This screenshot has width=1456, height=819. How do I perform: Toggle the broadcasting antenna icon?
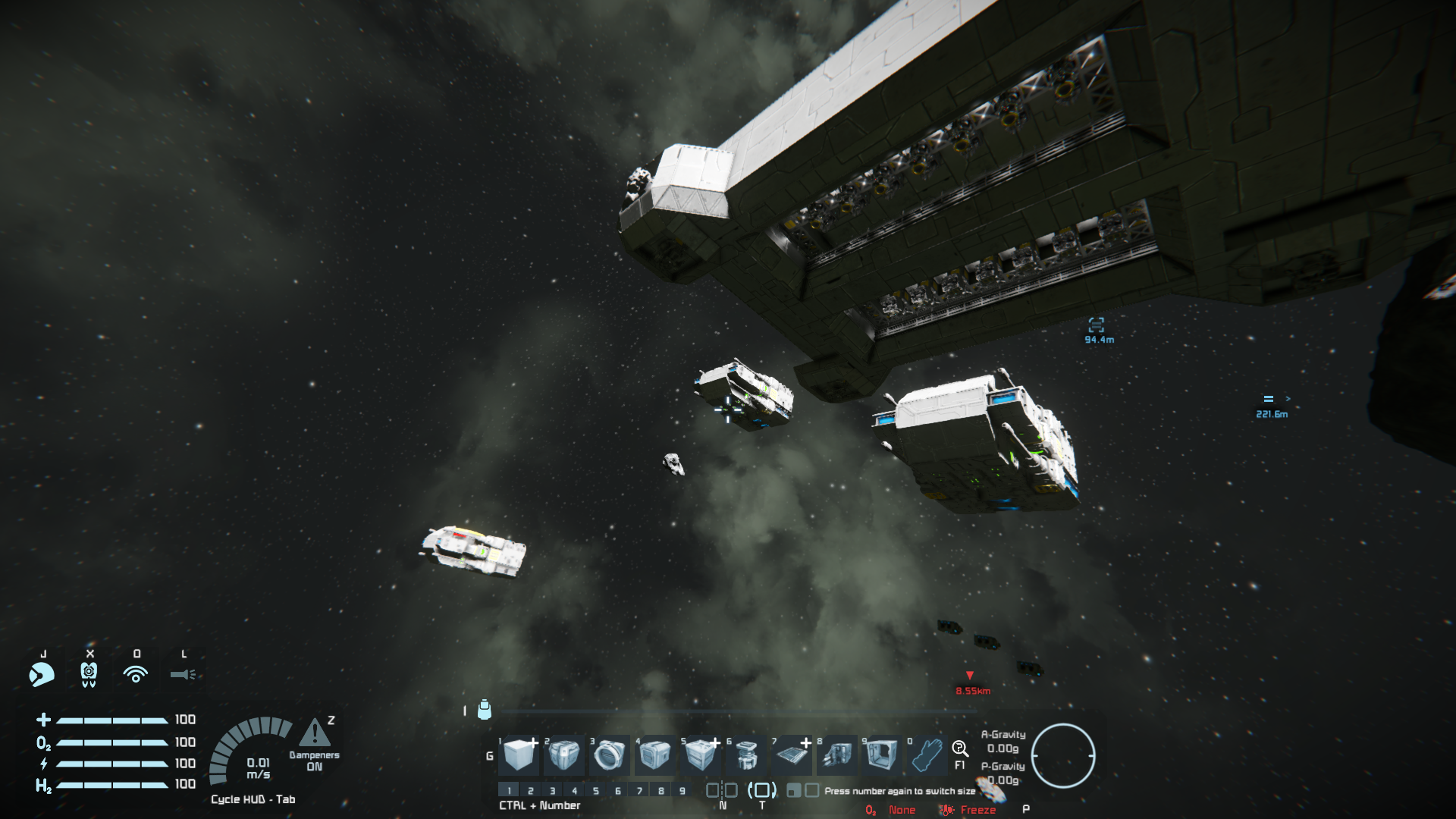pos(136,674)
